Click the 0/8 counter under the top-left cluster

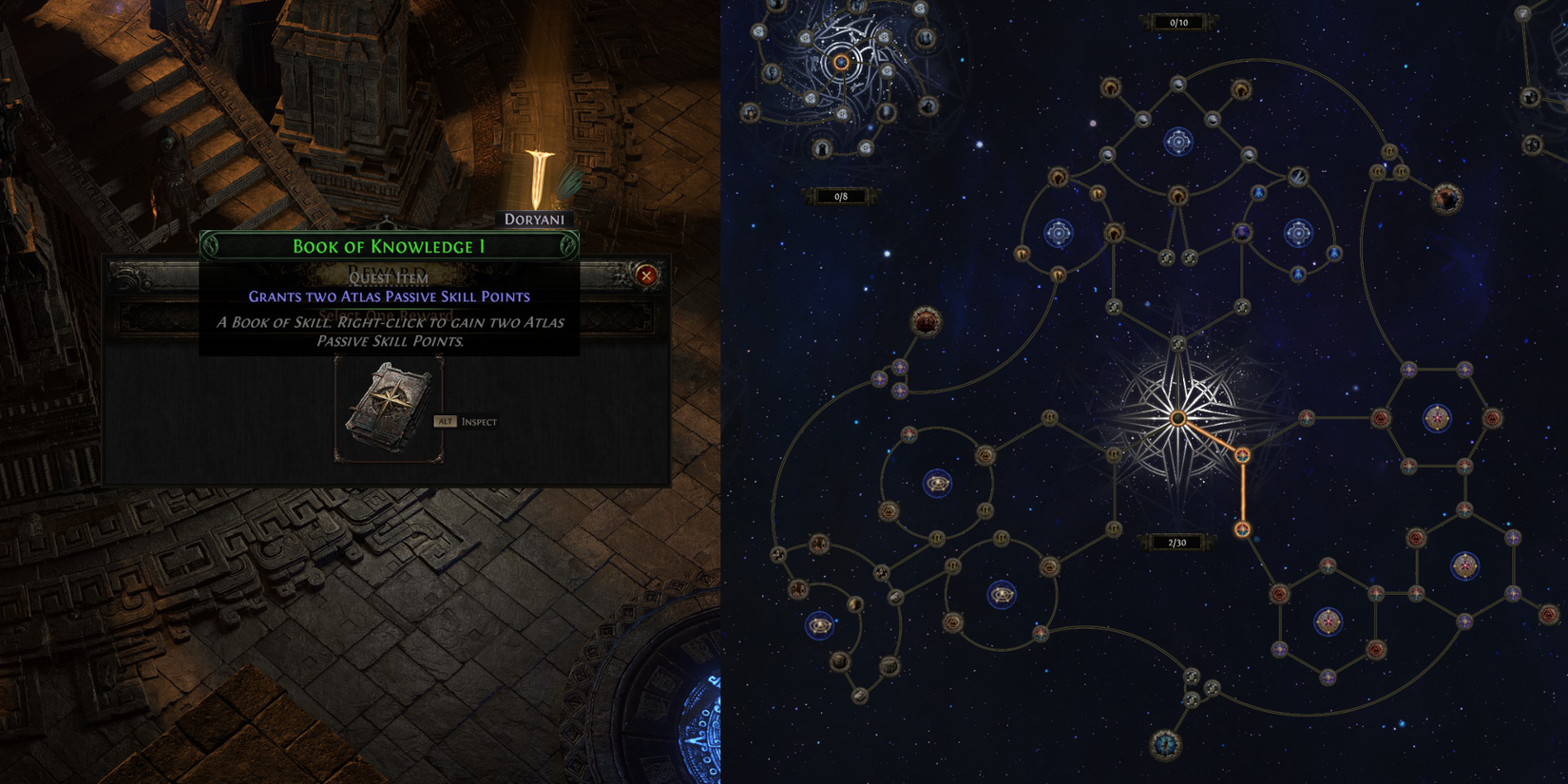(x=841, y=196)
